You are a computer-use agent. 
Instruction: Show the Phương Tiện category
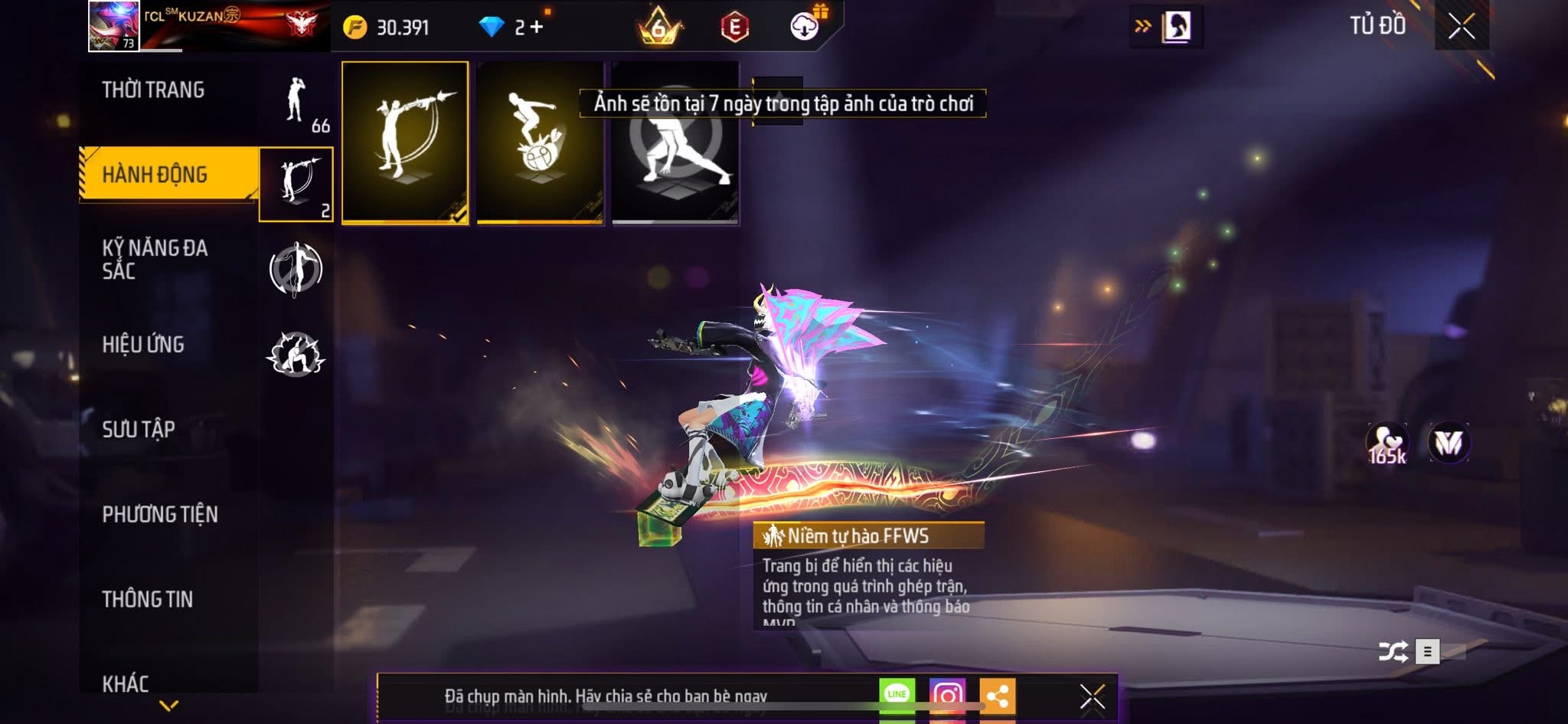(x=160, y=514)
